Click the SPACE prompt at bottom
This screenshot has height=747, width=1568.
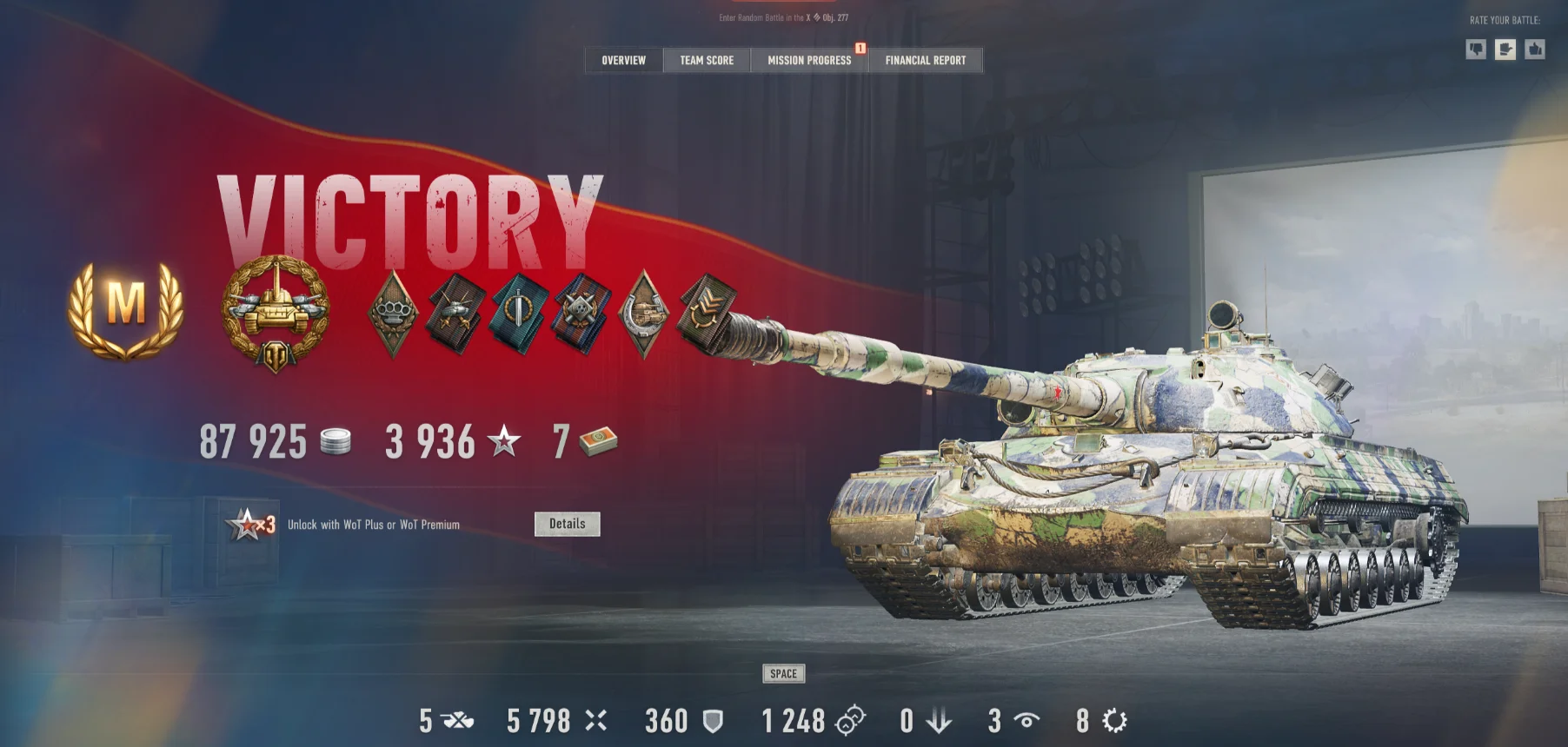(x=784, y=673)
